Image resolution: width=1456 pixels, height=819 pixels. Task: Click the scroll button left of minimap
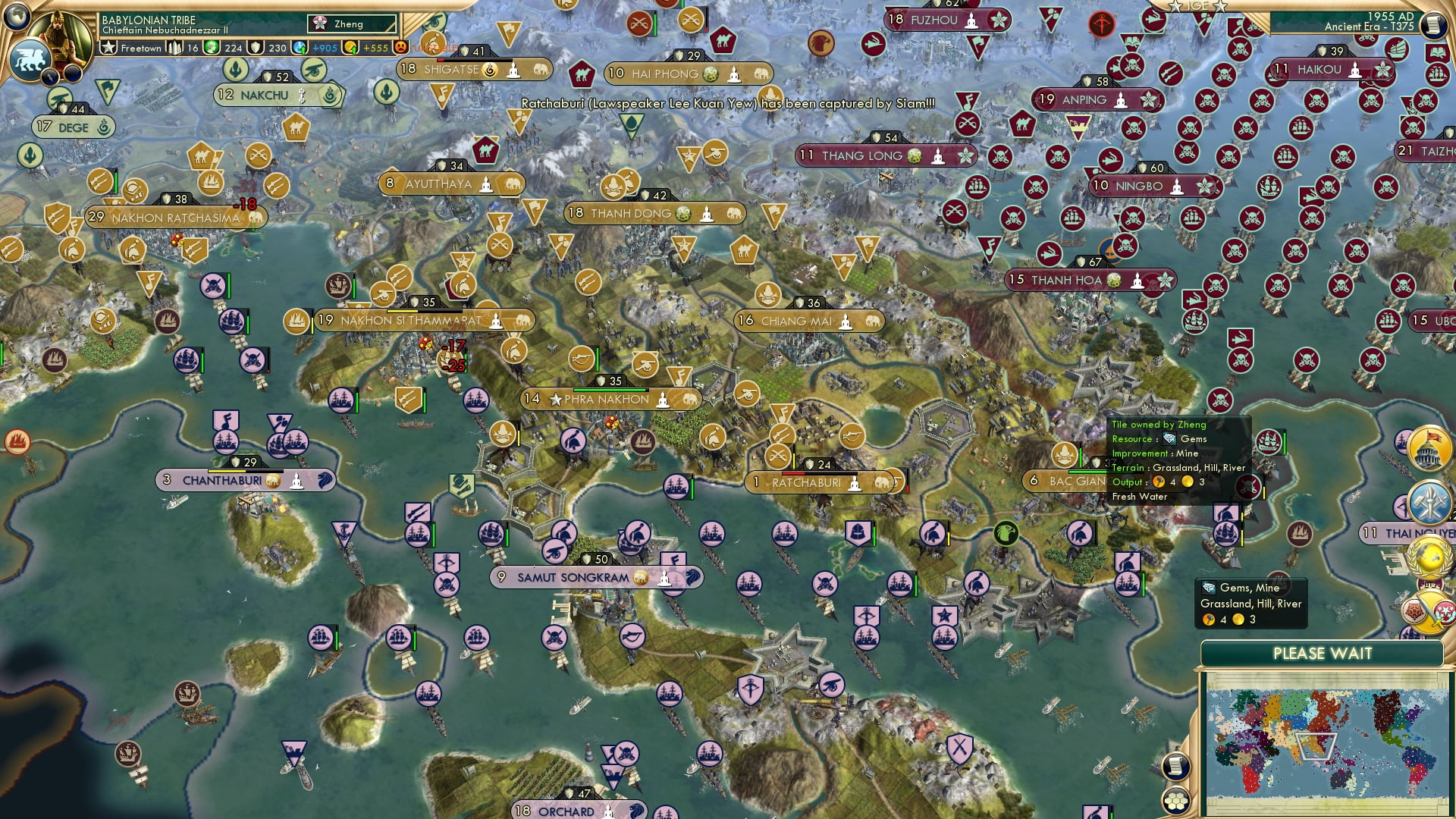1175,766
